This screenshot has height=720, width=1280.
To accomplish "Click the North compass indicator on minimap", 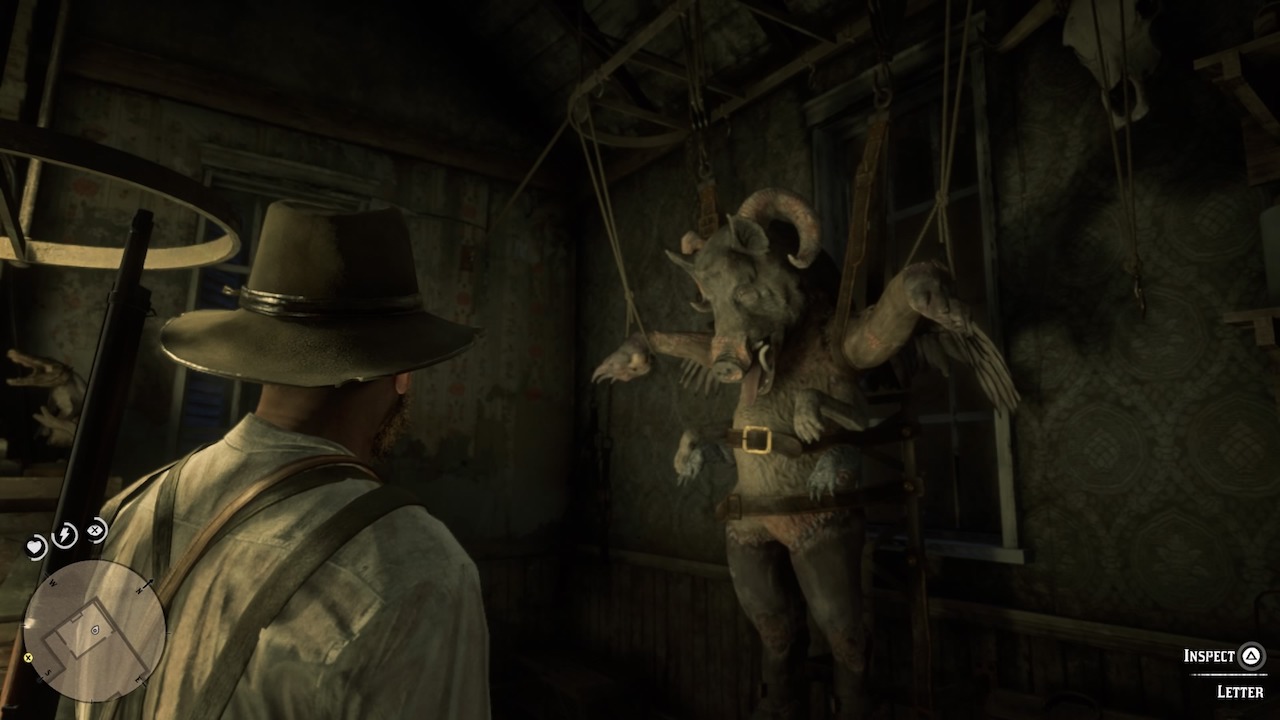I will (137, 589).
